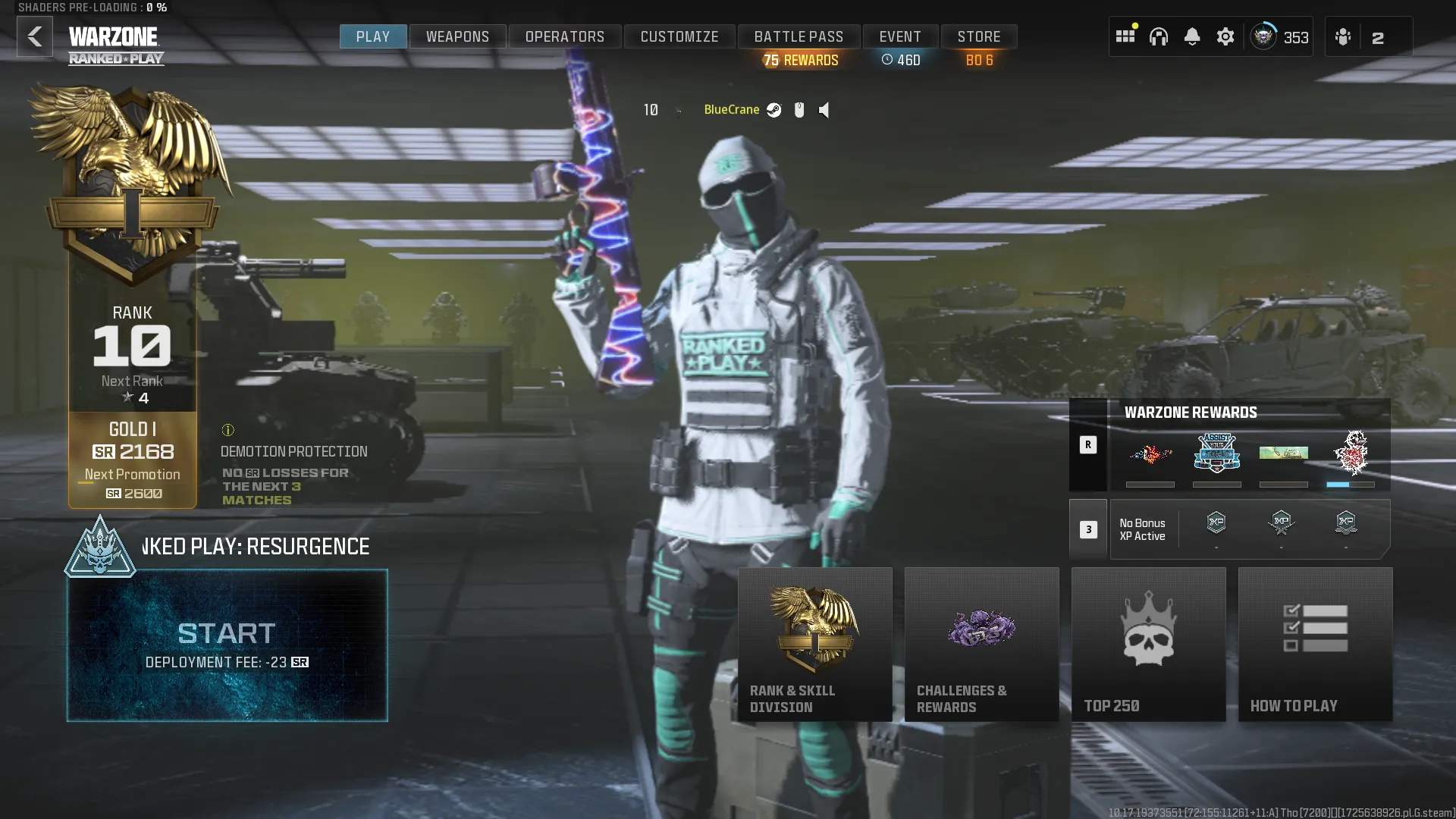Screen dimensions: 1456x819
Task: Open the notifications bell icon
Action: tap(1192, 36)
